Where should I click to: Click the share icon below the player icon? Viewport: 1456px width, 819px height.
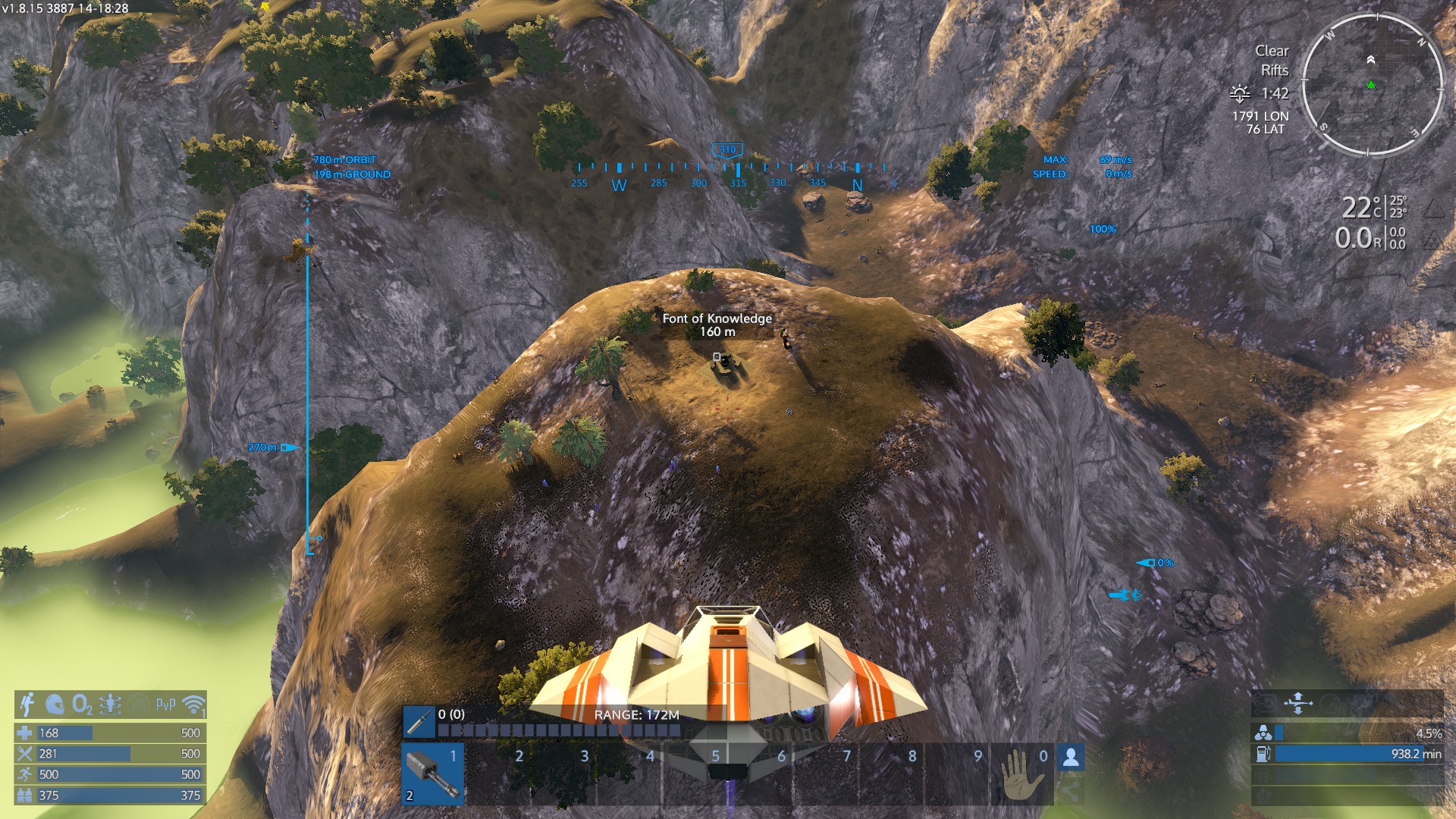(1070, 789)
